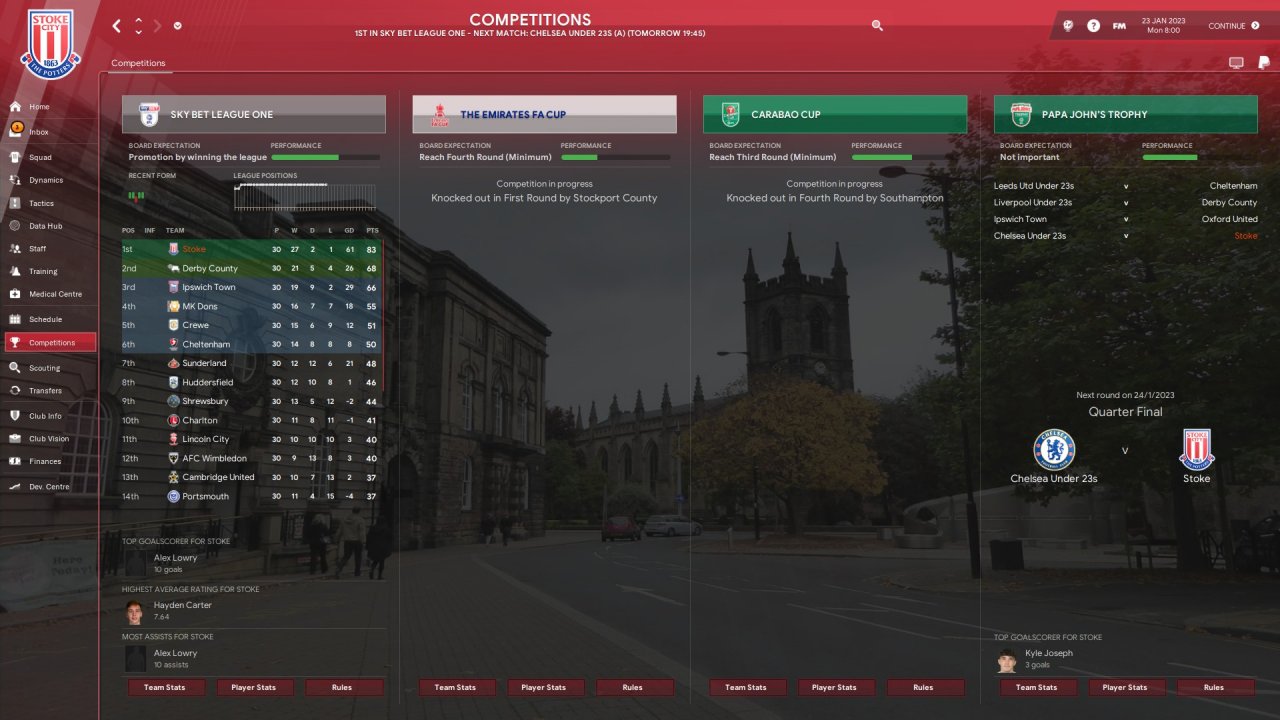
Task: Select Derby County in the league table
Action: pyautogui.click(x=210, y=268)
